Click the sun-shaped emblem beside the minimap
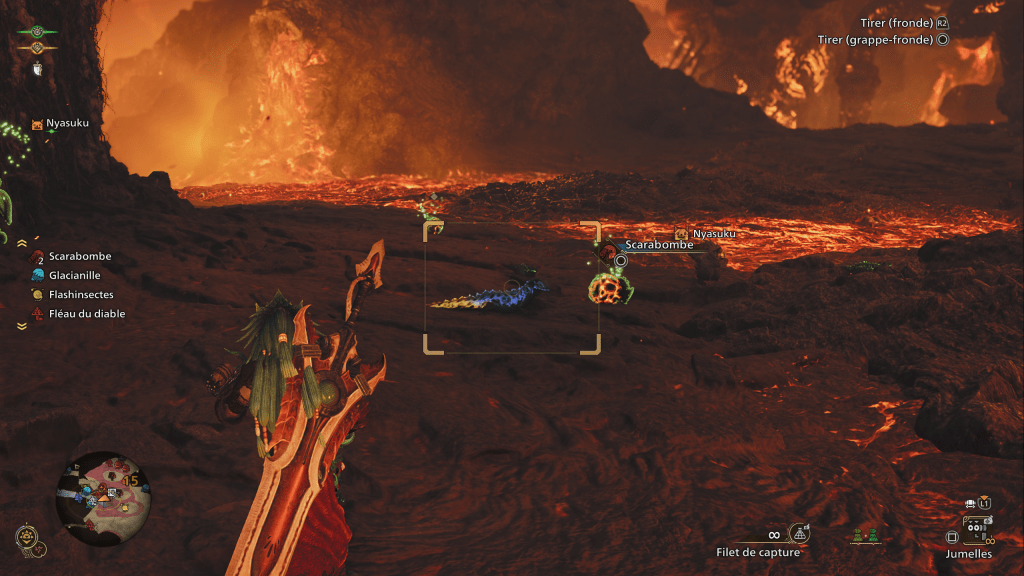1024x576 pixels. [x=27, y=539]
